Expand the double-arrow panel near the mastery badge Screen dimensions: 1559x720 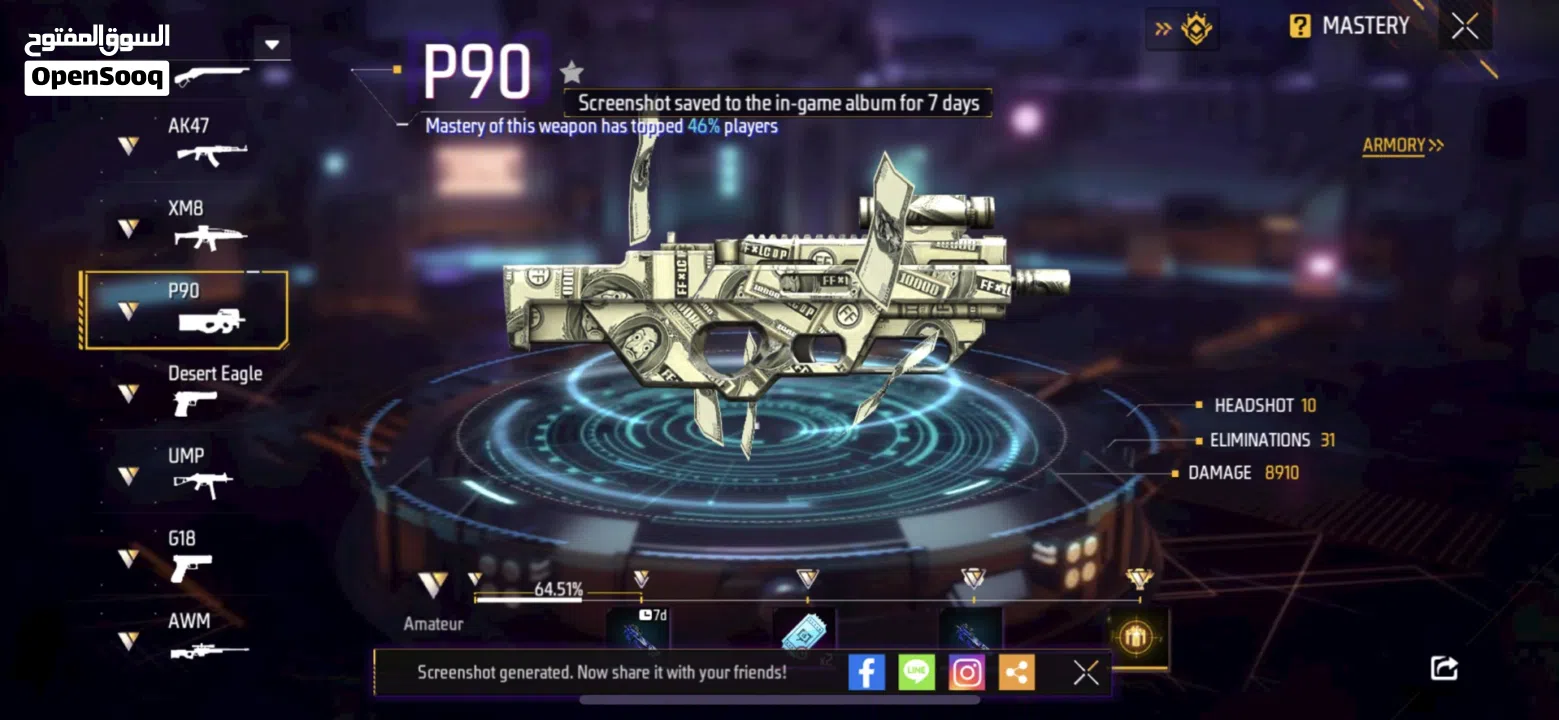(x=1163, y=28)
